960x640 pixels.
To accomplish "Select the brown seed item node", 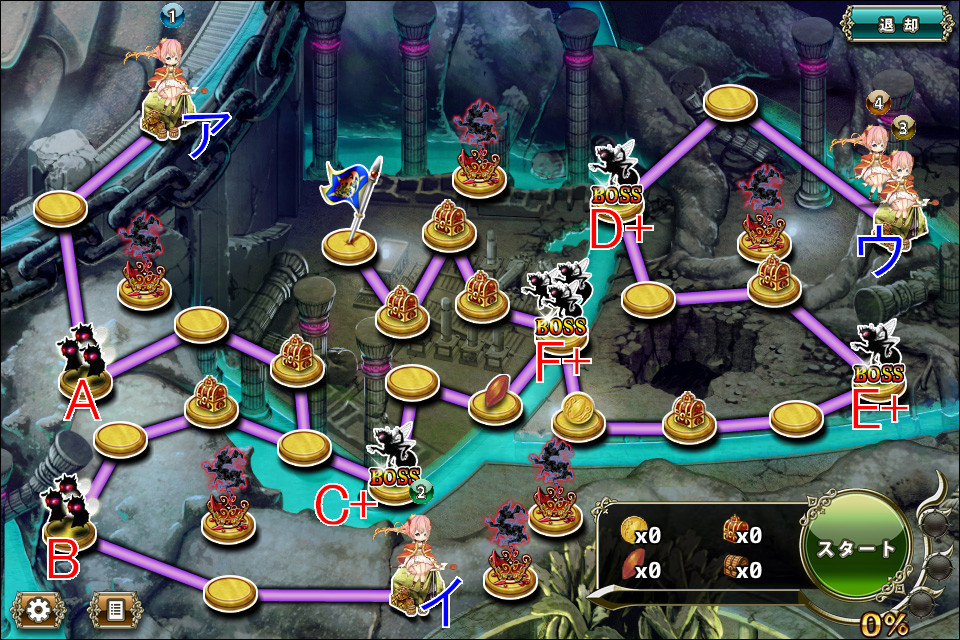I will pos(497,393).
